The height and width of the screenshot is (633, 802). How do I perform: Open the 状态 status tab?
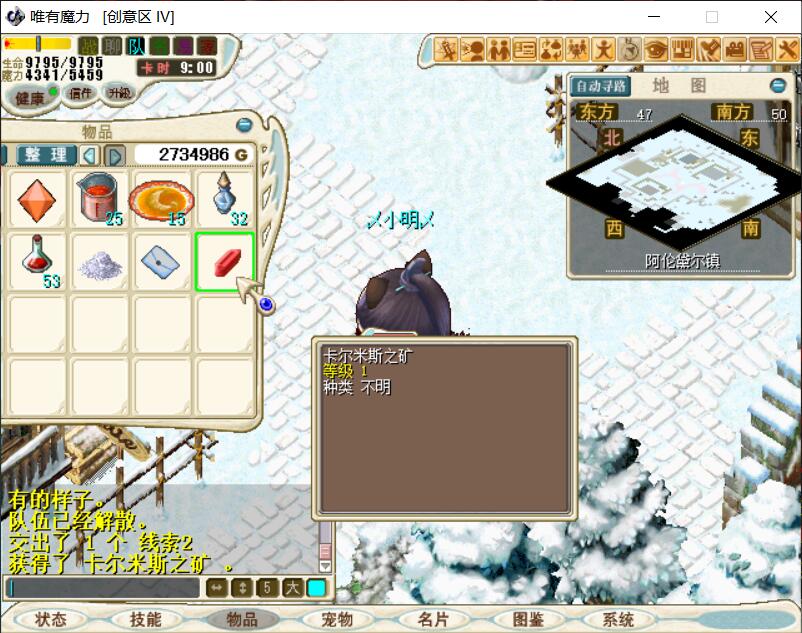(x=49, y=619)
